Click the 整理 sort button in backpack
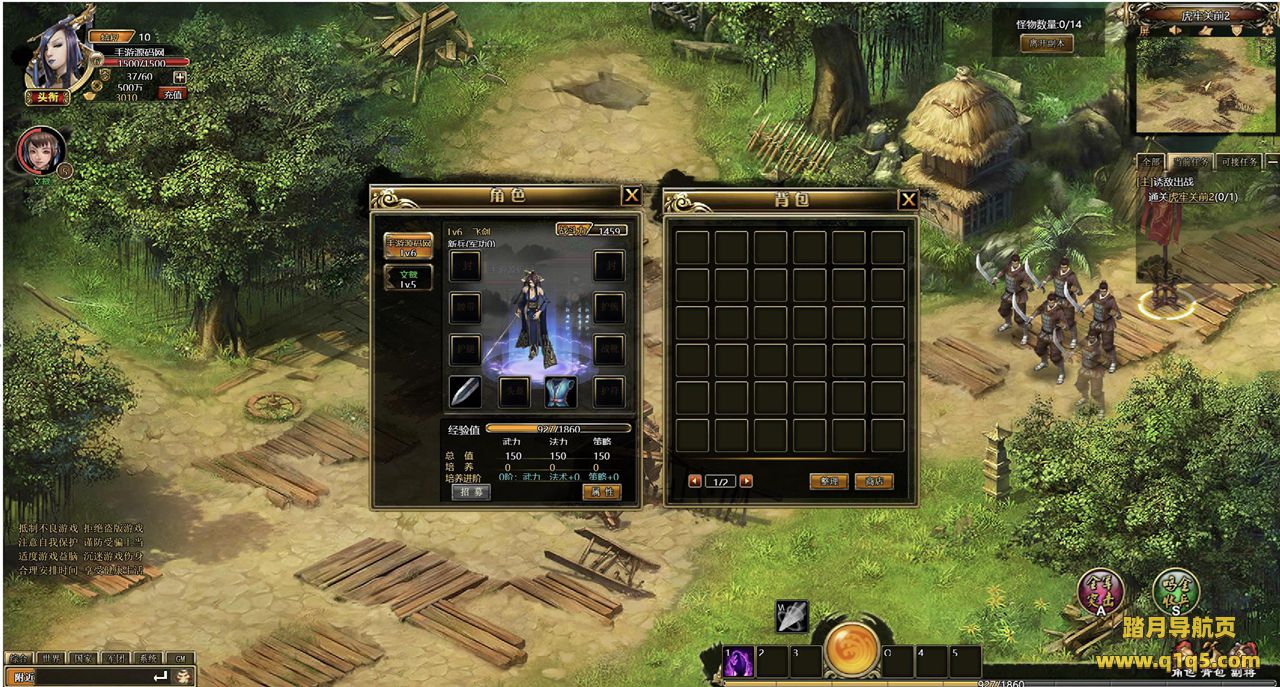 coord(828,481)
